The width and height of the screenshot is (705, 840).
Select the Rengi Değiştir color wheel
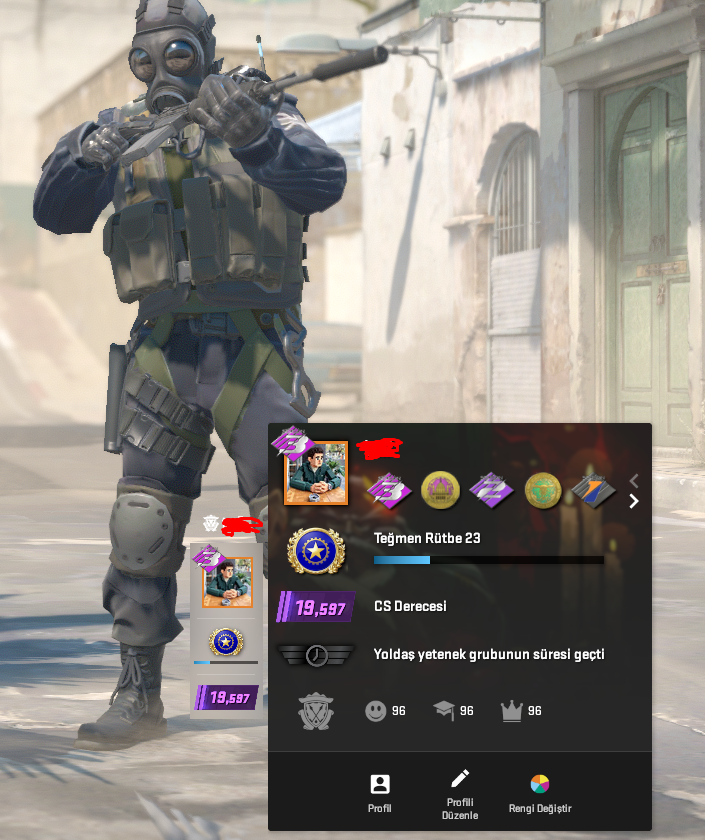pos(540,791)
